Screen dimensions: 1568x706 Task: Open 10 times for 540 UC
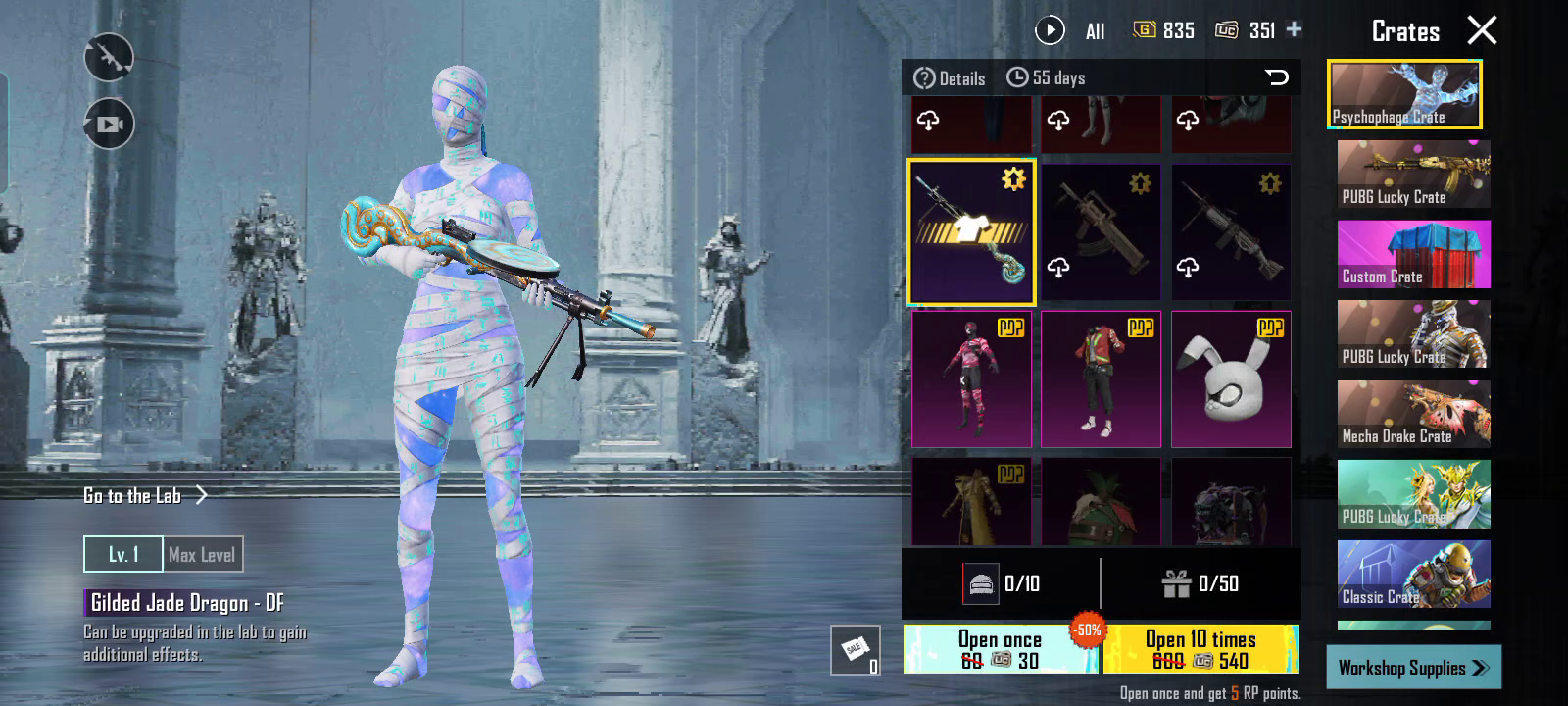point(1200,649)
